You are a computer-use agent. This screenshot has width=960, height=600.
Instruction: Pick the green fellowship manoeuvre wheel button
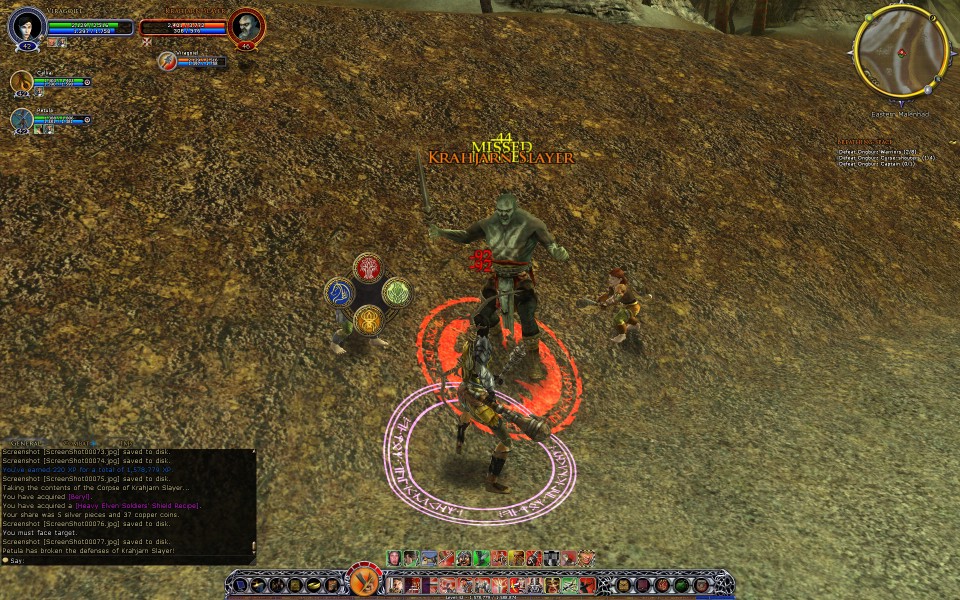point(396,293)
